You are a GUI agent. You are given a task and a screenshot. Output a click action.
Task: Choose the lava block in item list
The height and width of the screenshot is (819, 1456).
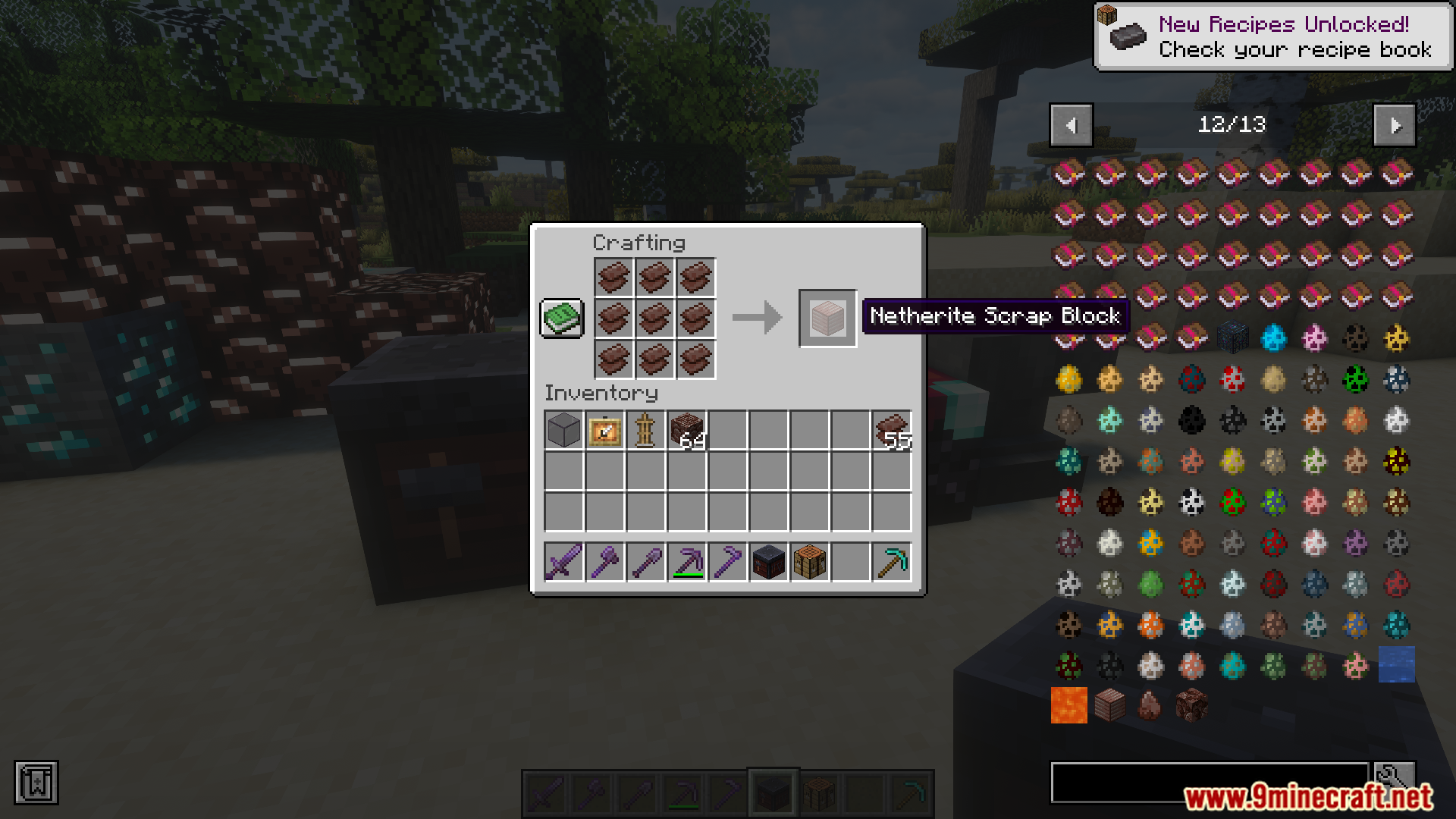(1068, 706)
